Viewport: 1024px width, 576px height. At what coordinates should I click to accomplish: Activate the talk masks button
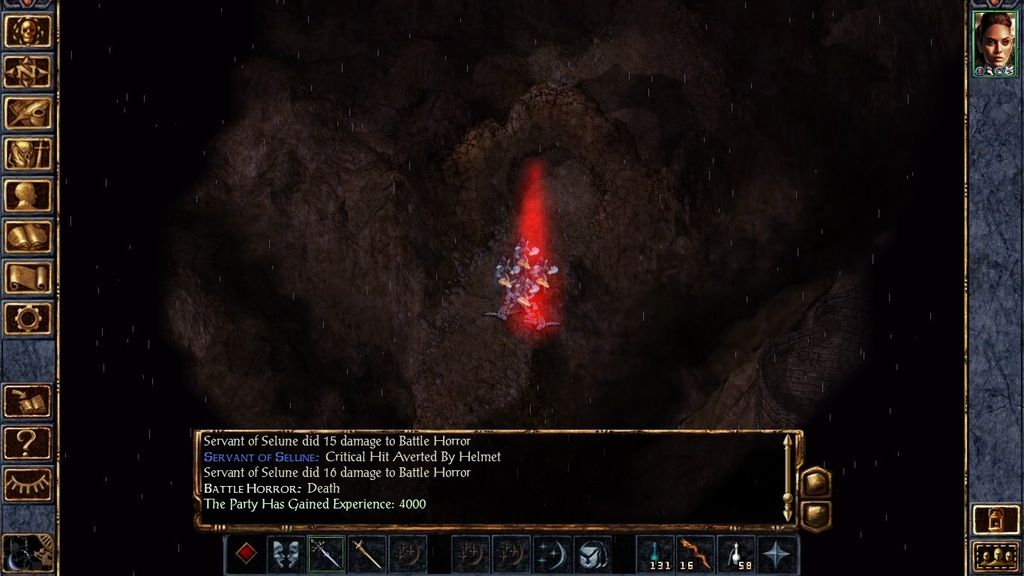coord(286,554)
